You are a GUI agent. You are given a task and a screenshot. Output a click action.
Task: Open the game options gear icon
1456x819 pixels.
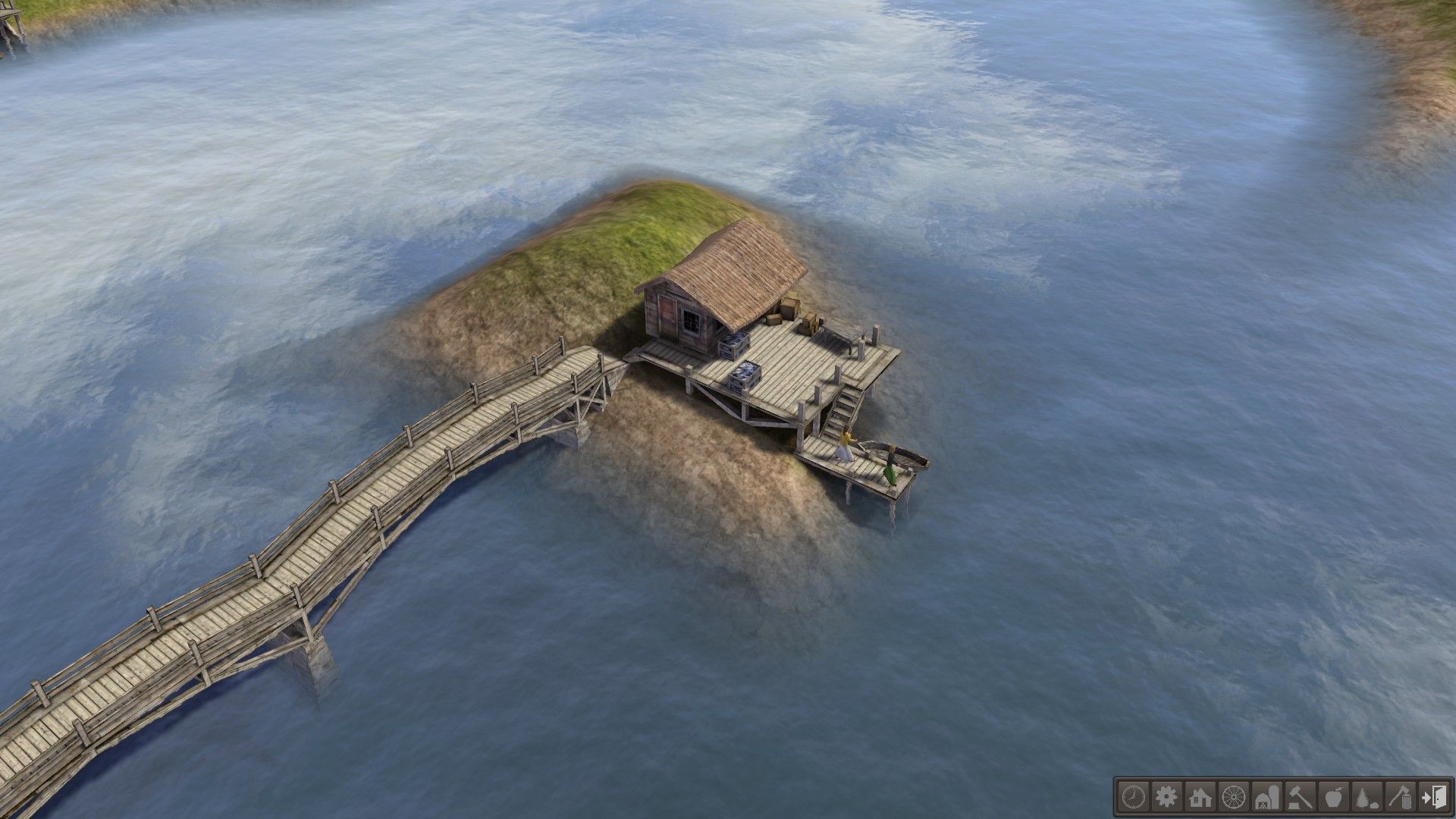pos(1166,796)
